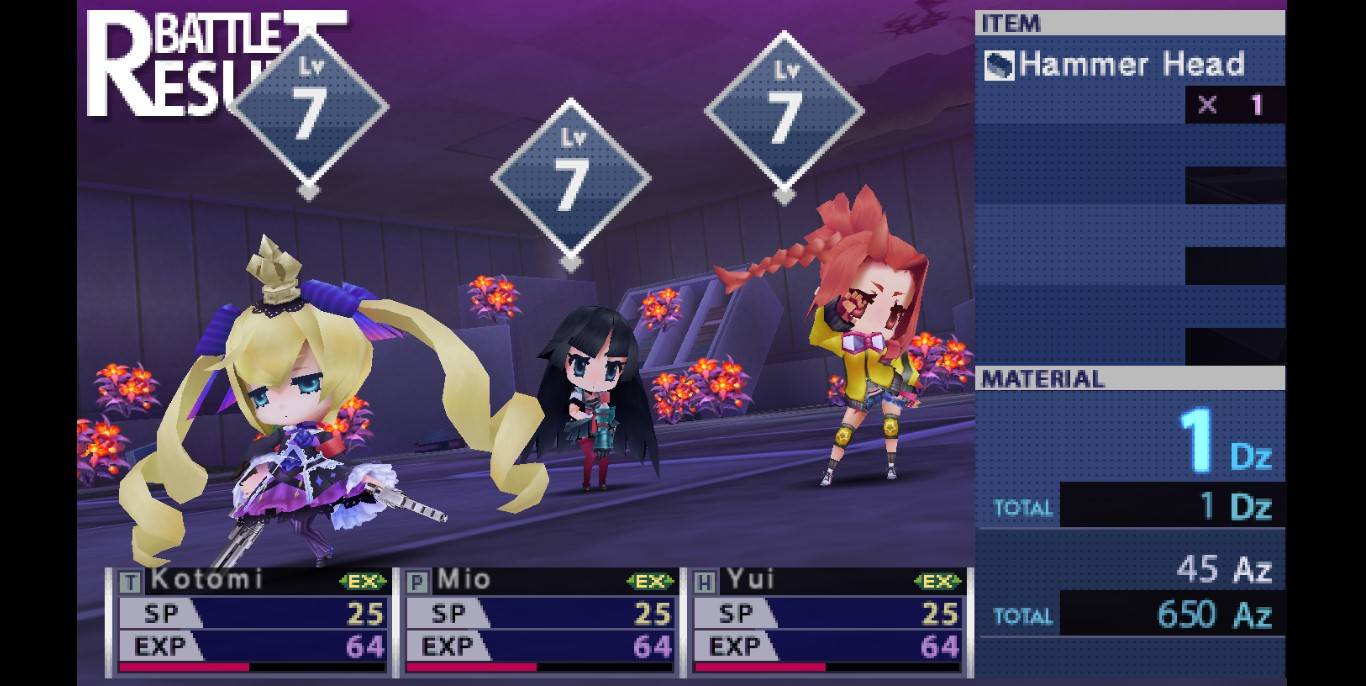Choose Mio's party status panel

539,621
